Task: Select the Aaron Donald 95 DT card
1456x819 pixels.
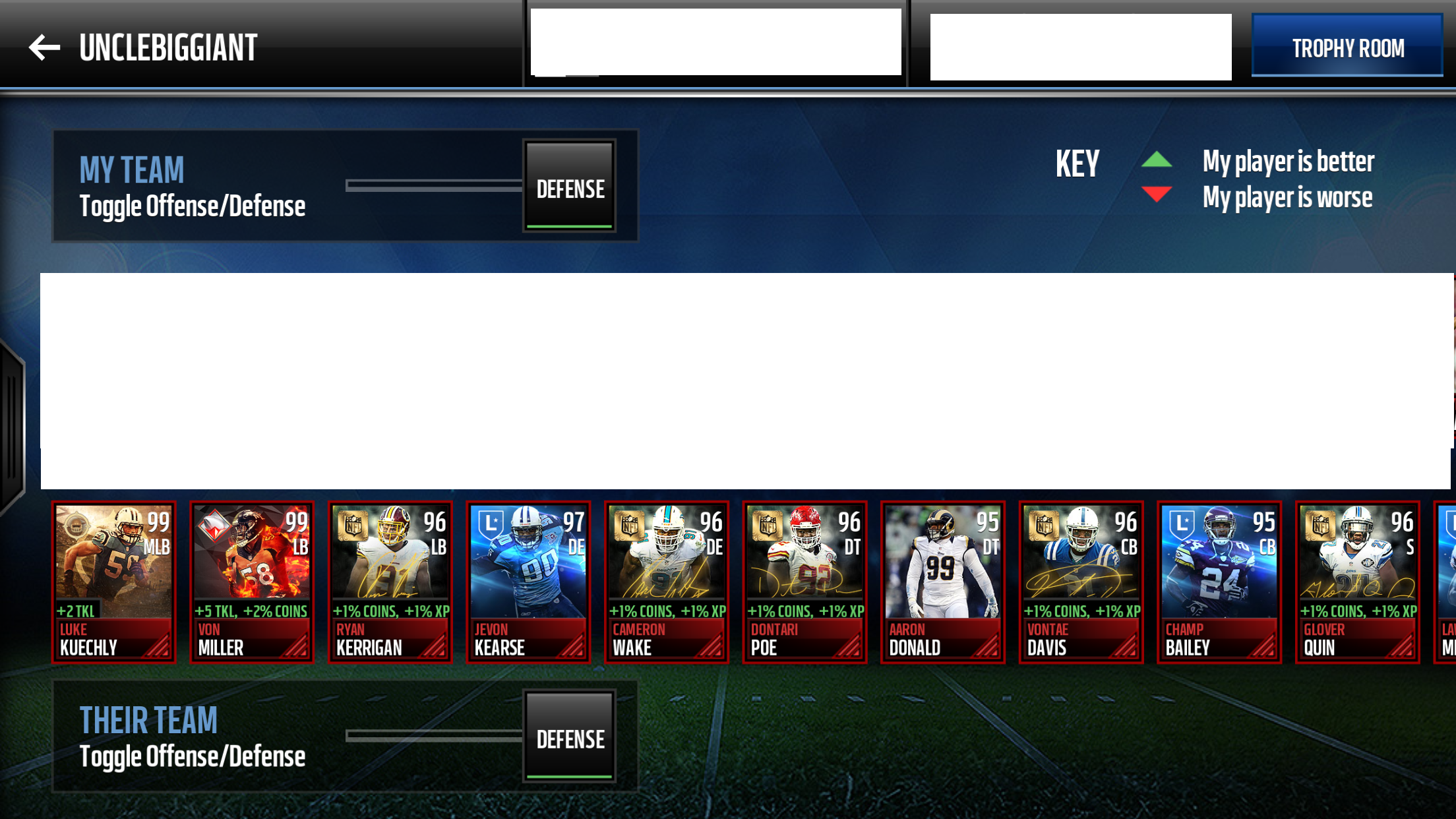Action: [942, 580]
